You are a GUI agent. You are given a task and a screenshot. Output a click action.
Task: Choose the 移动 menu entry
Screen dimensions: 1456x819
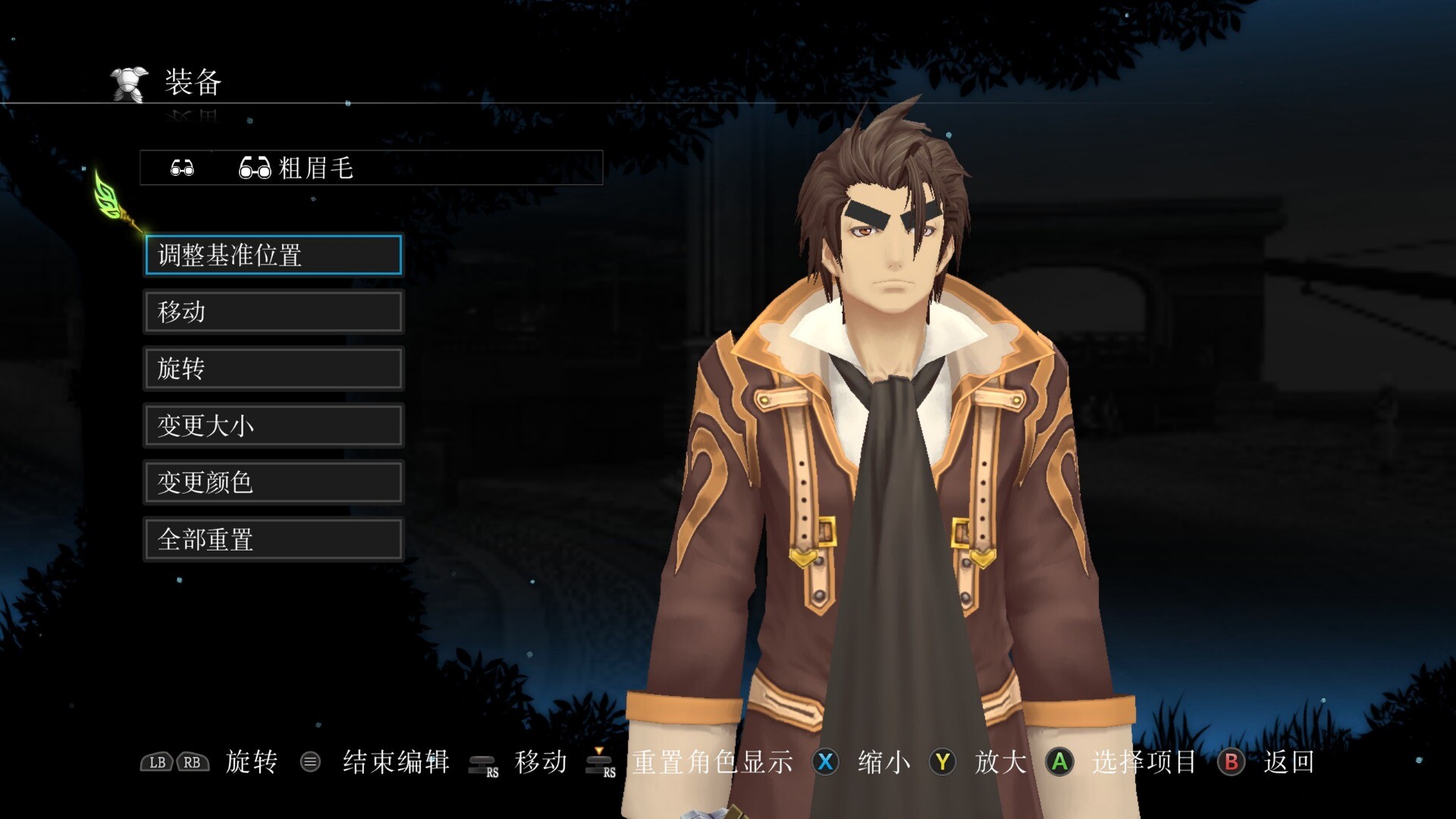pyautogui.click(x=273, y=312)
